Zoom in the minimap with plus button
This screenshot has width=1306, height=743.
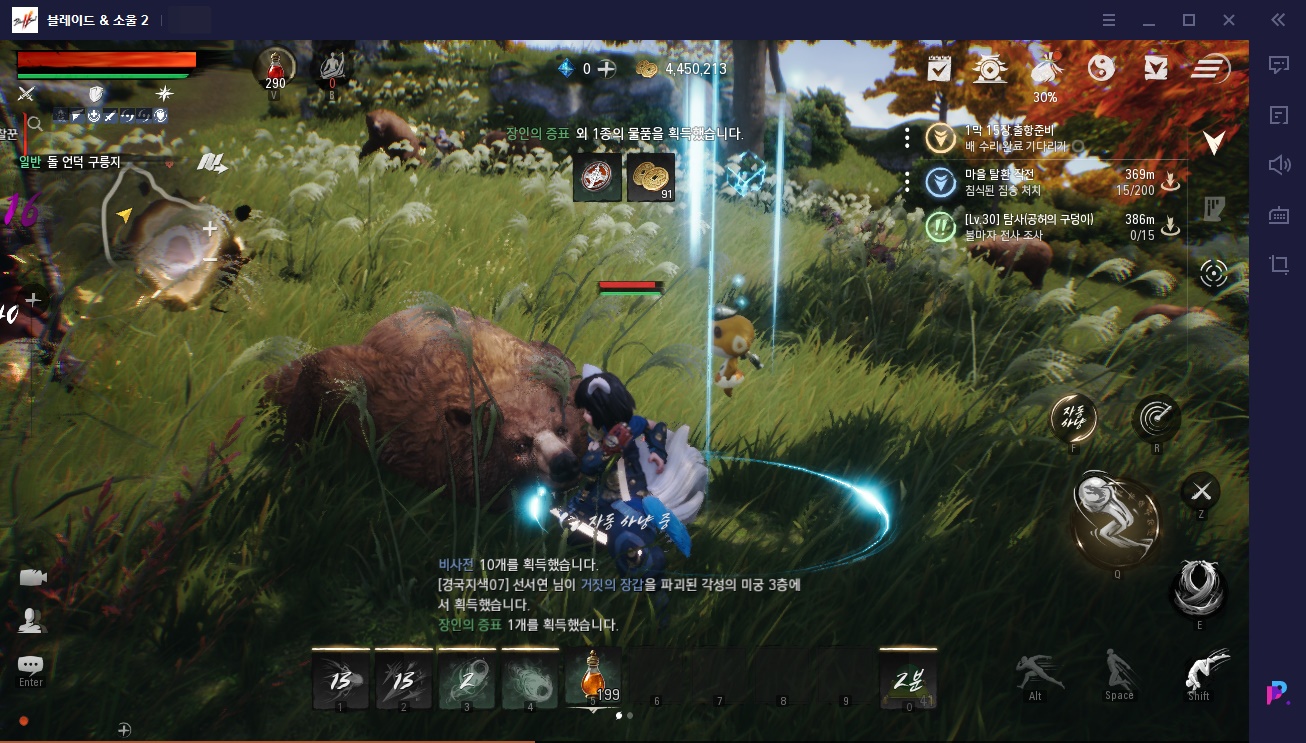[210, 229]
